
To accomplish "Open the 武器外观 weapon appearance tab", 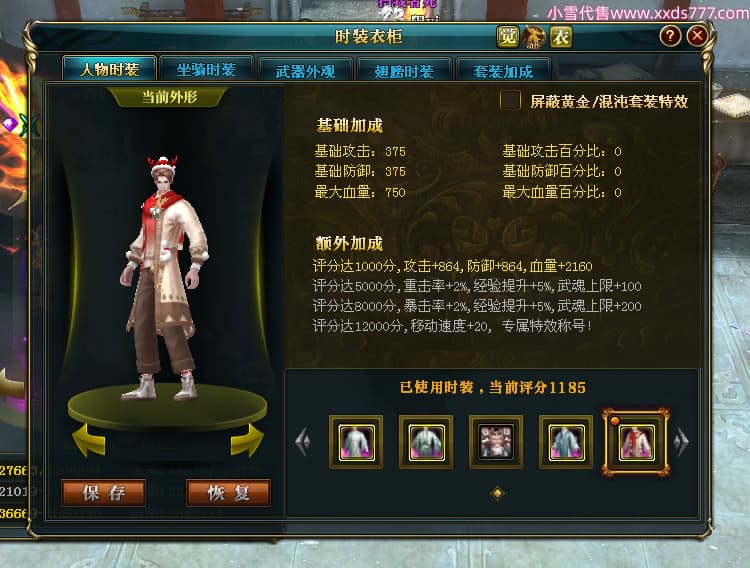I will (304, 71).
